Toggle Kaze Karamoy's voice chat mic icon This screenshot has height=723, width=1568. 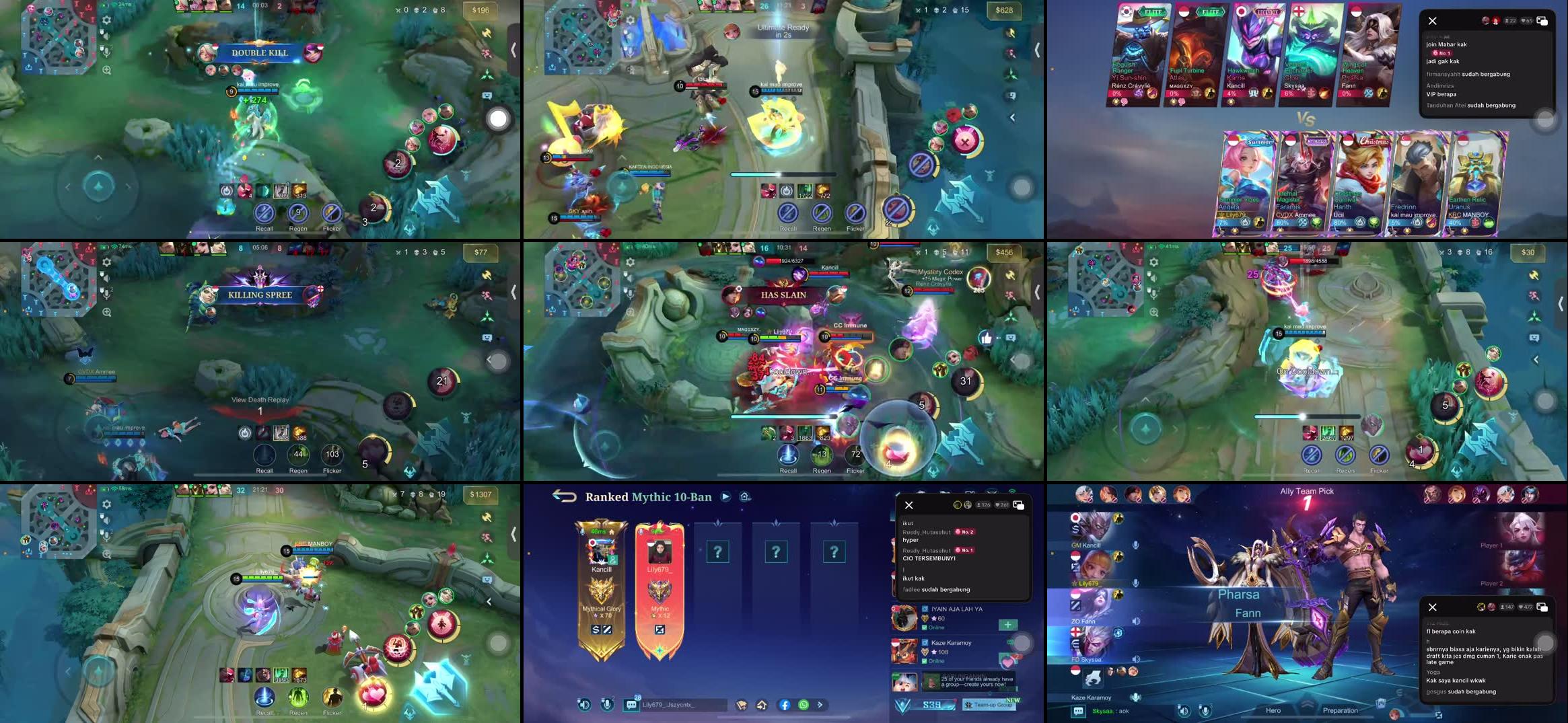(x=1135, y=697)
